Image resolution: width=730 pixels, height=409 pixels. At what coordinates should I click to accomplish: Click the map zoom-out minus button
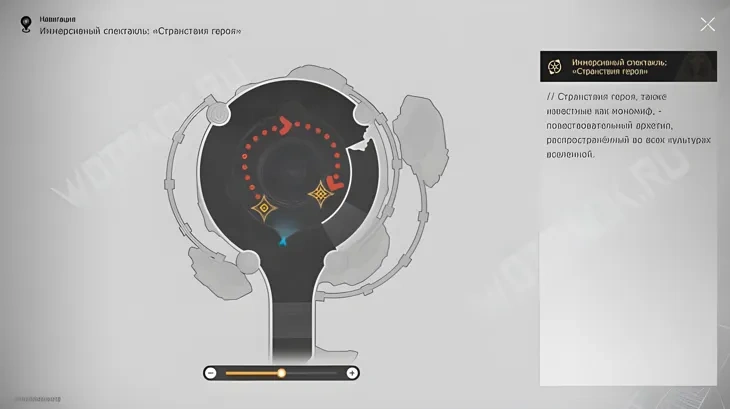coord(211,373)
